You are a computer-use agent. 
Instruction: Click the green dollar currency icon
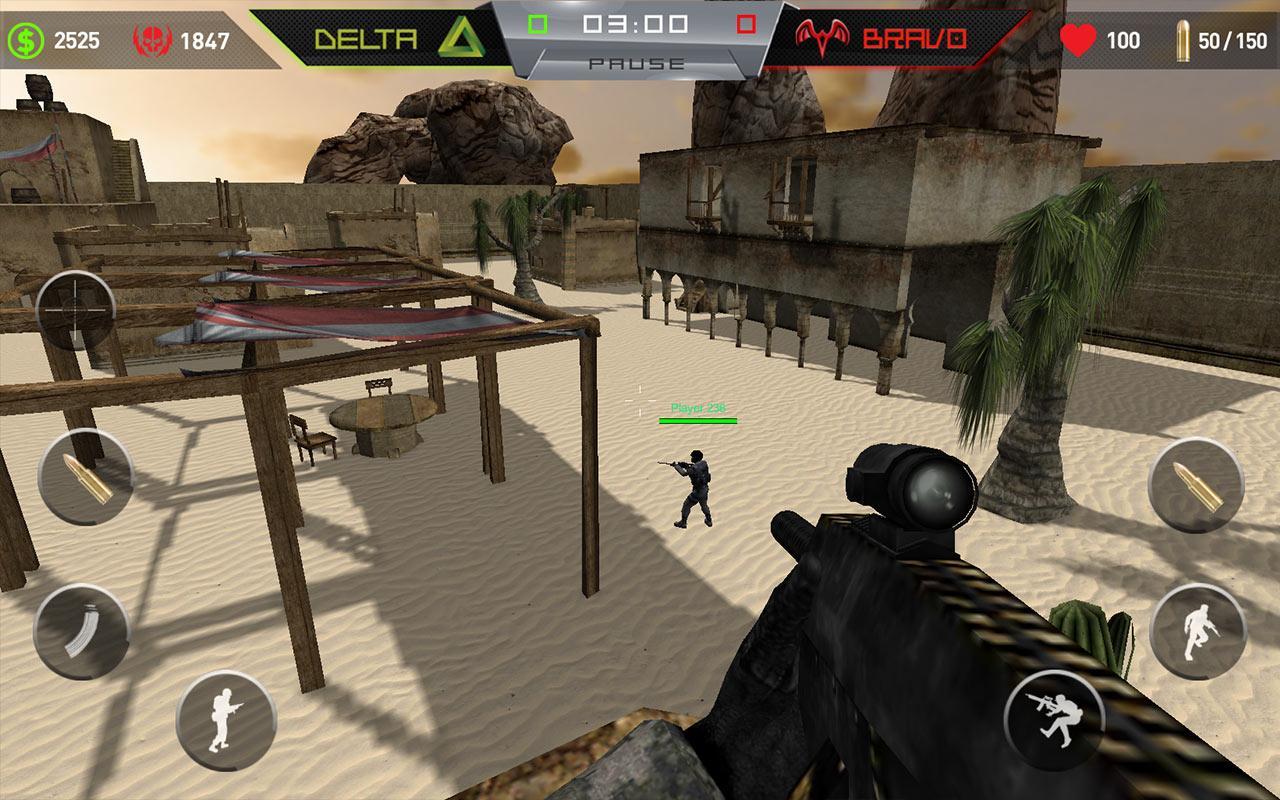tap(27, 38)
